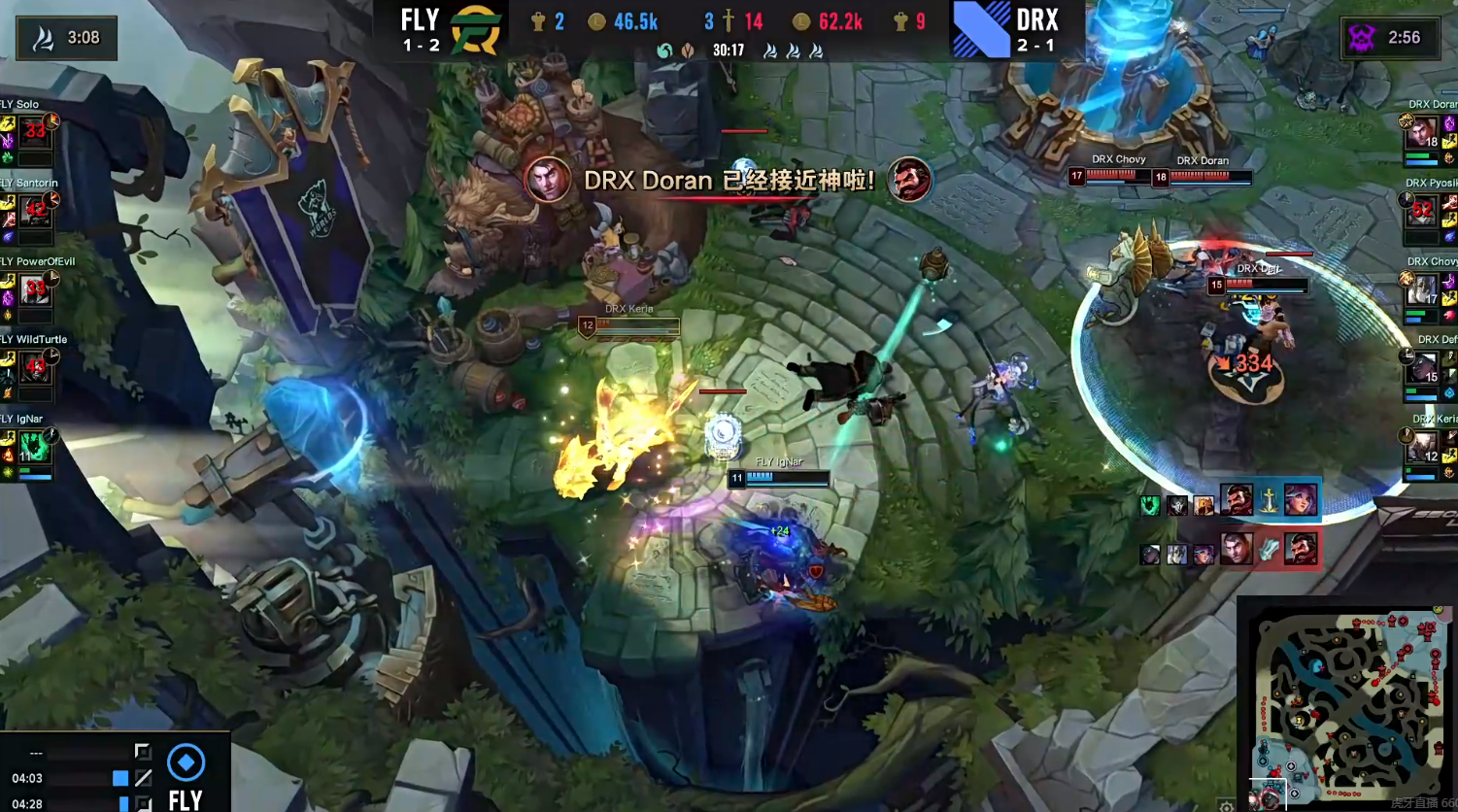Select DRX Chovy's player portrait

pos(1423,290)
